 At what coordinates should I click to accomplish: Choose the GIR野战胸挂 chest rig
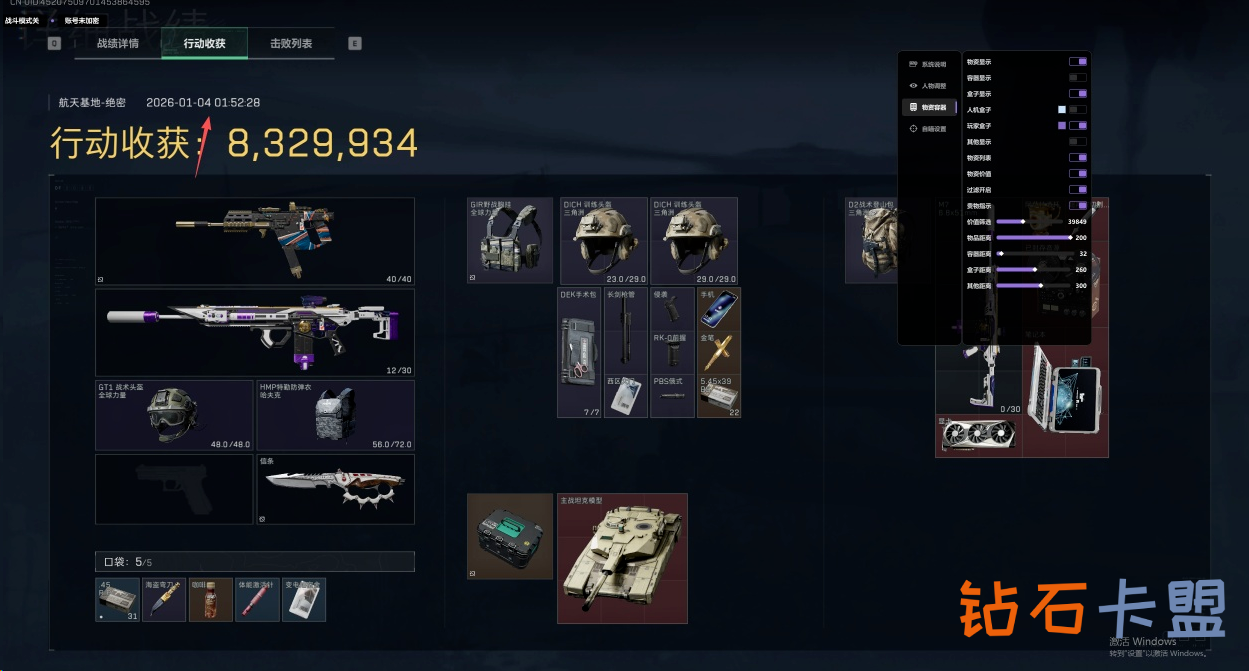coord(510,240)
